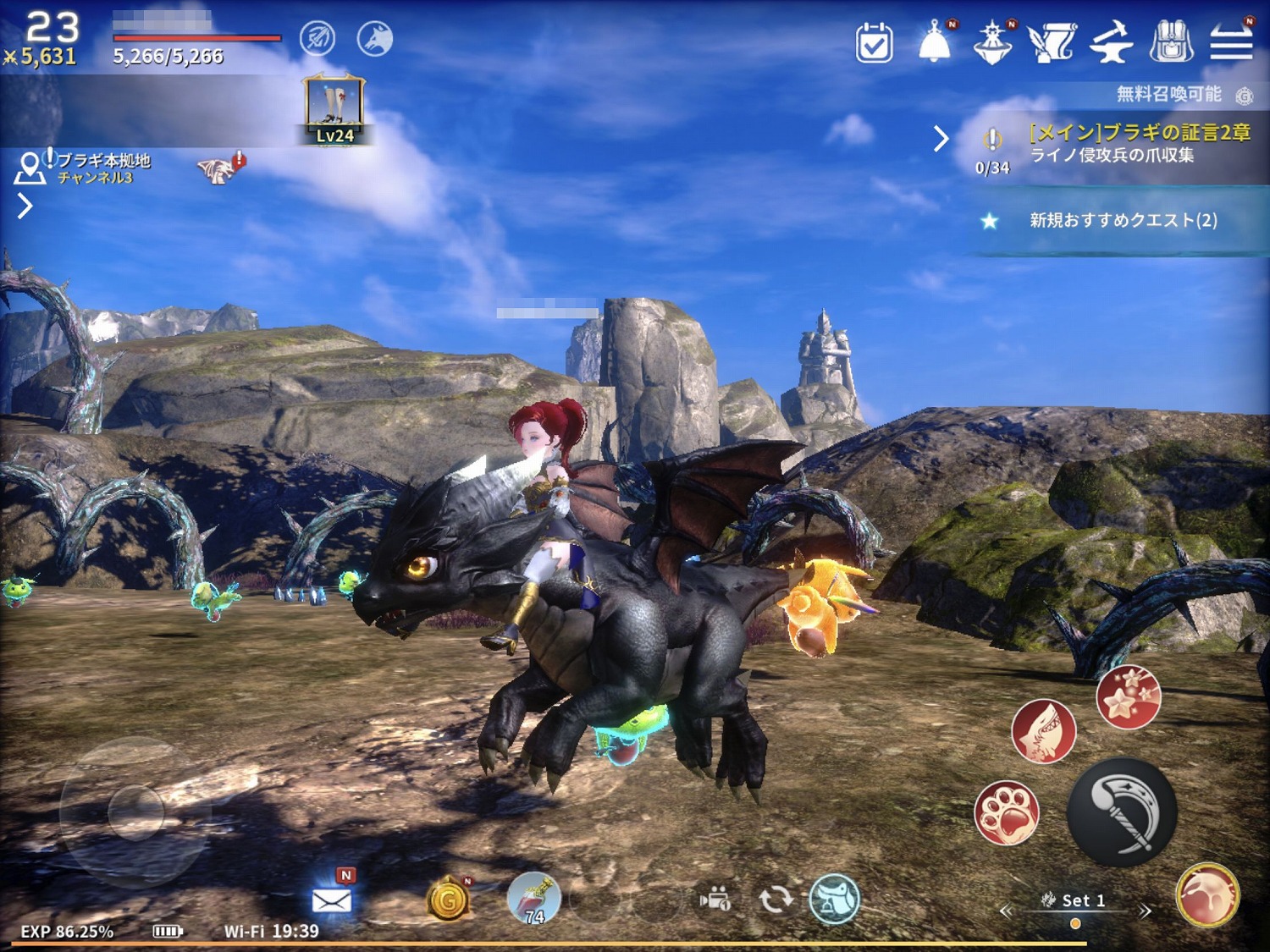Open 新規おすすめクエスト(2) recommended quests
The height and width of the screenshot is (952, 1270).
1123,221
